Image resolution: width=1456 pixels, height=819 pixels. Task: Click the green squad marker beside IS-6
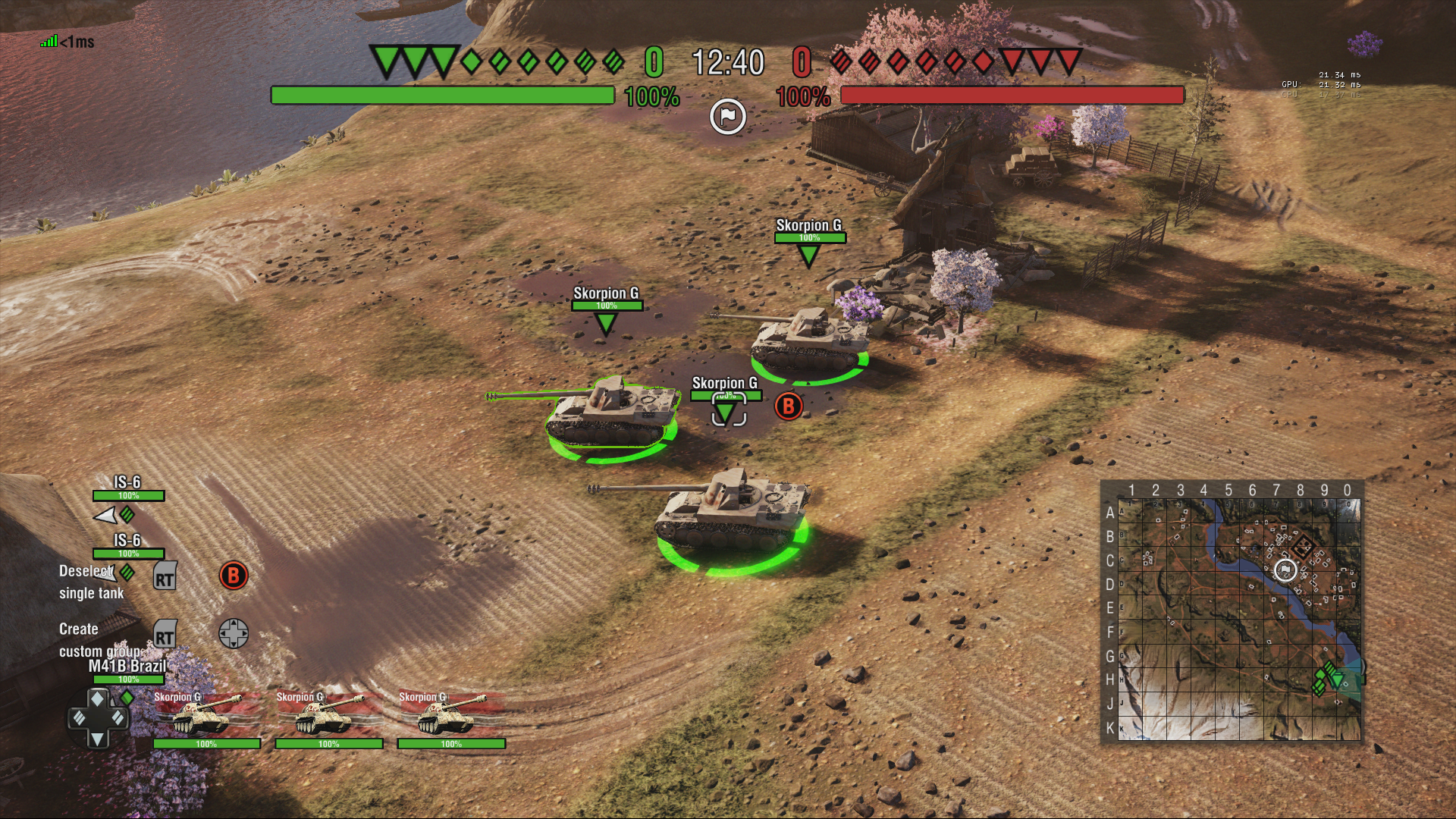pos(127,513)
